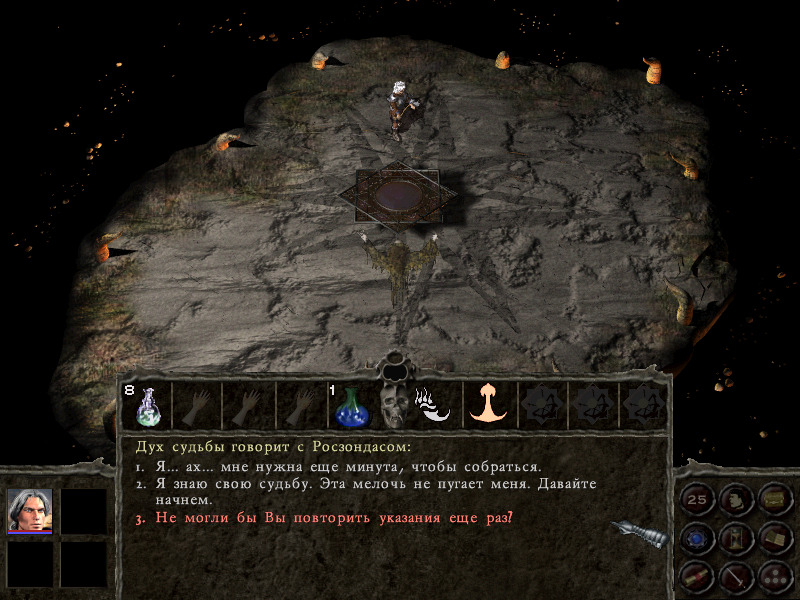Open the rolled scroll button
This screenshot has height=600, width=800.
pyautogui.click(x=697, y=576)
